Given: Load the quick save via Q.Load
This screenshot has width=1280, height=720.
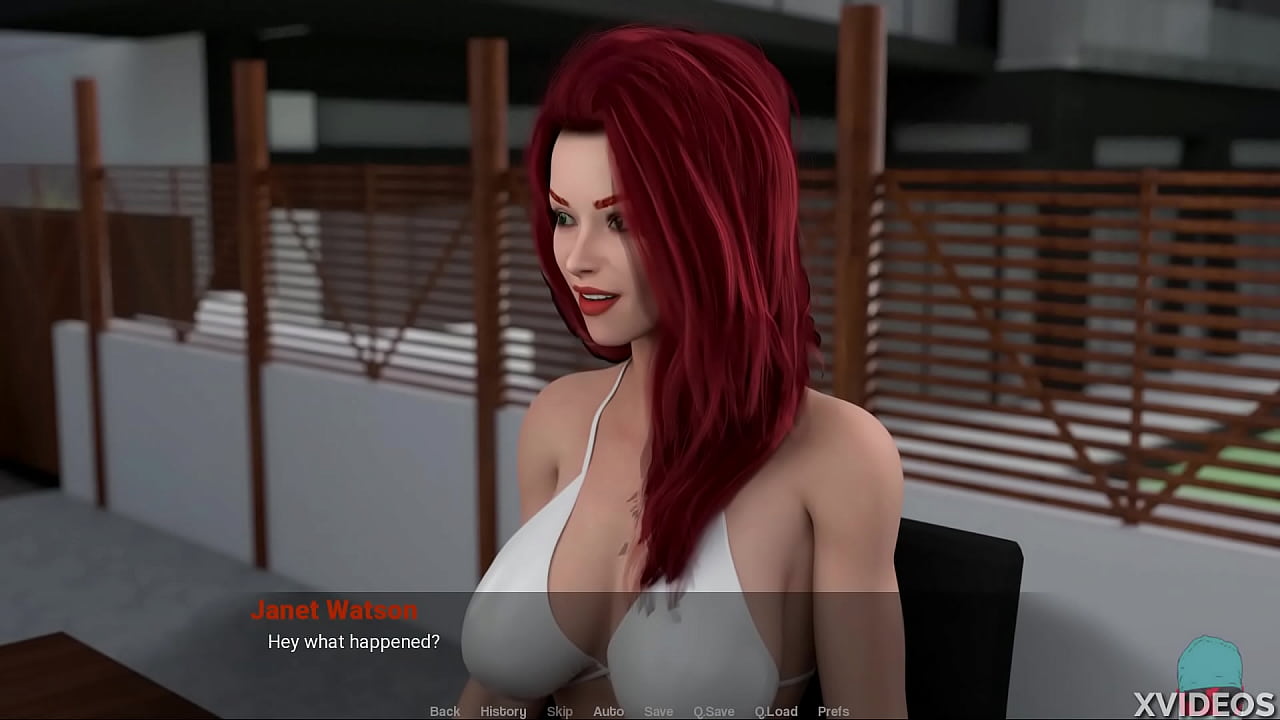Looking at the screenshot, I should (x=776, y=711).
